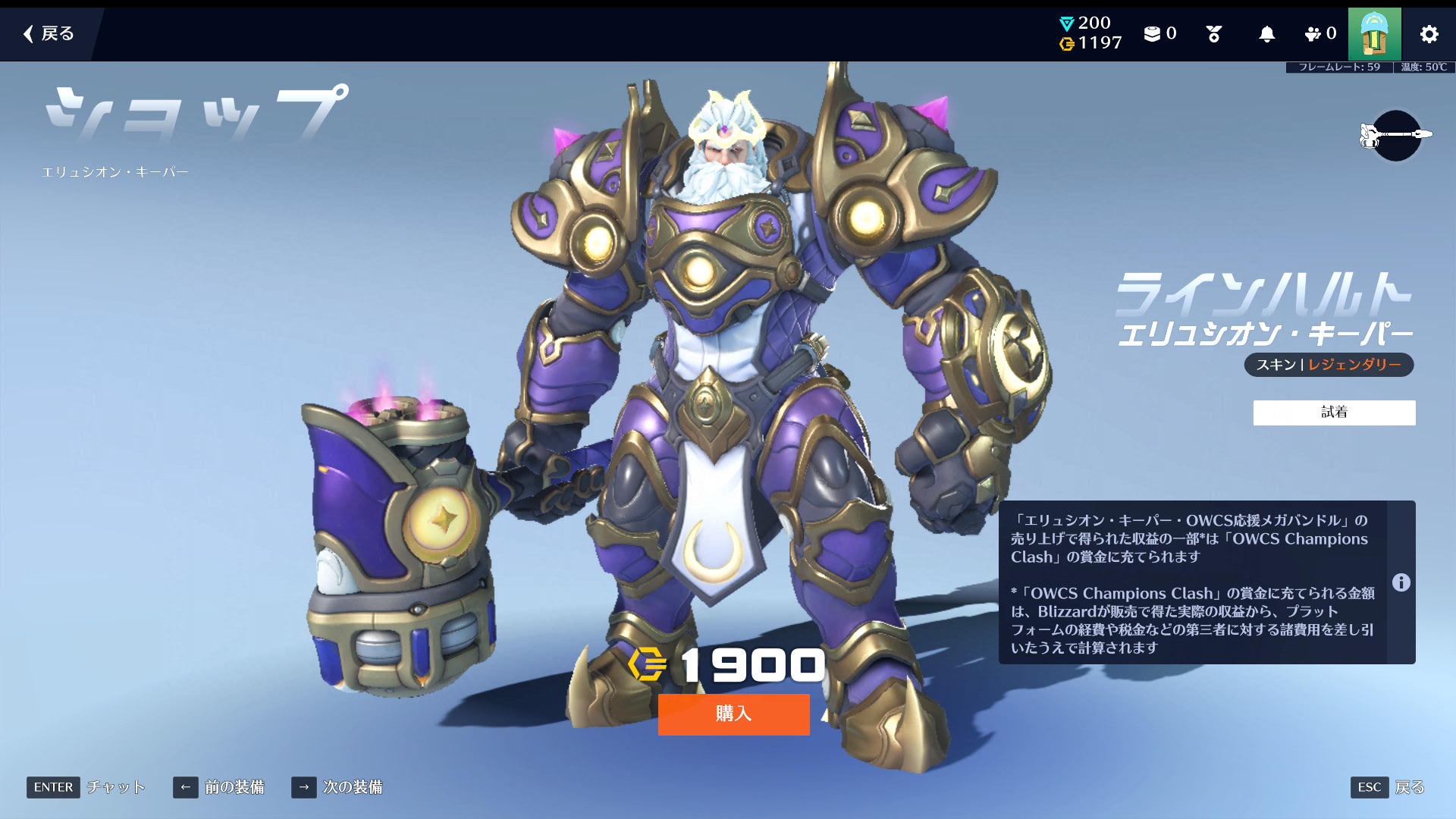This screenshot has width=1456, height=819.
Task: Purchase the skin with the orange 購入 button
Action: click(733, 714)
